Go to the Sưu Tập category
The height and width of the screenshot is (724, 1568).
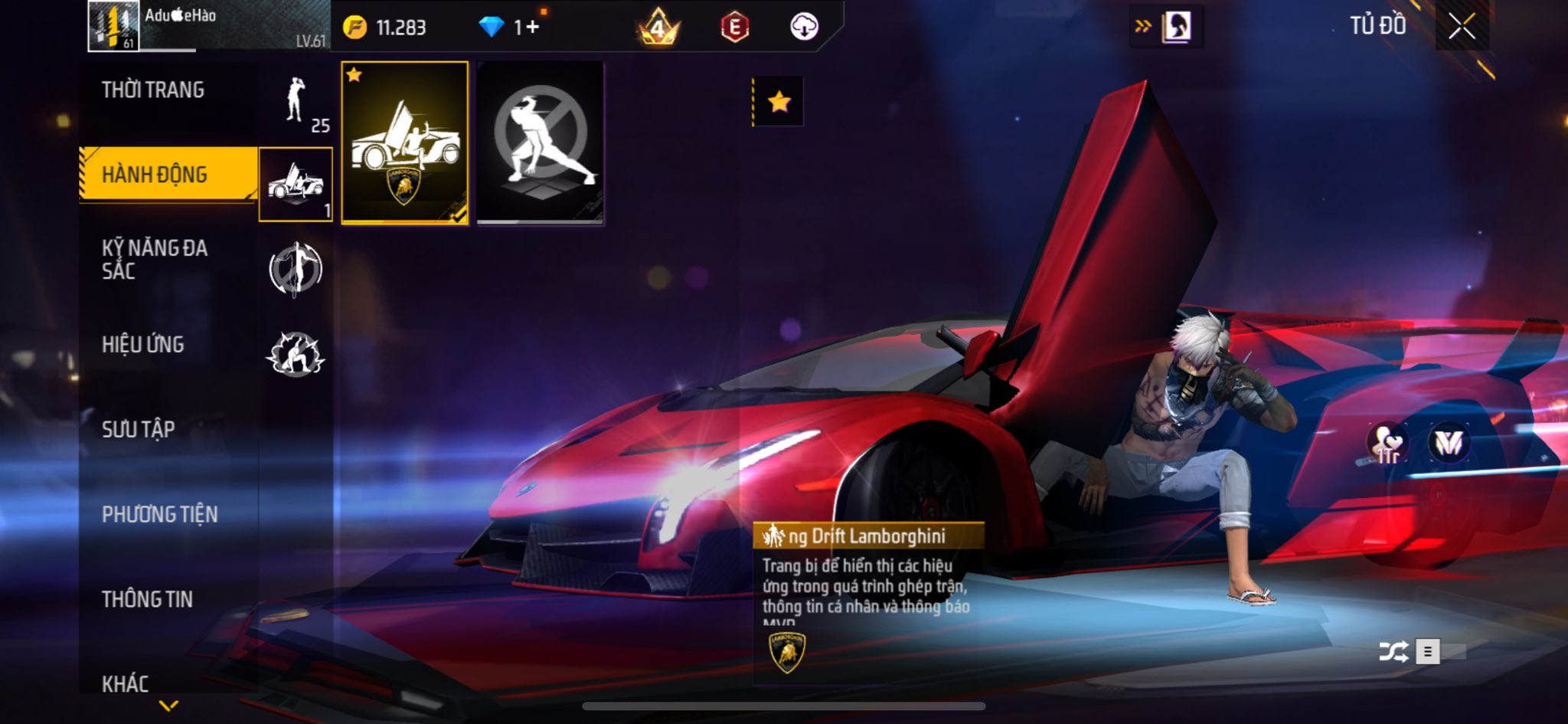pyautogui.click(x=139, y=429)
